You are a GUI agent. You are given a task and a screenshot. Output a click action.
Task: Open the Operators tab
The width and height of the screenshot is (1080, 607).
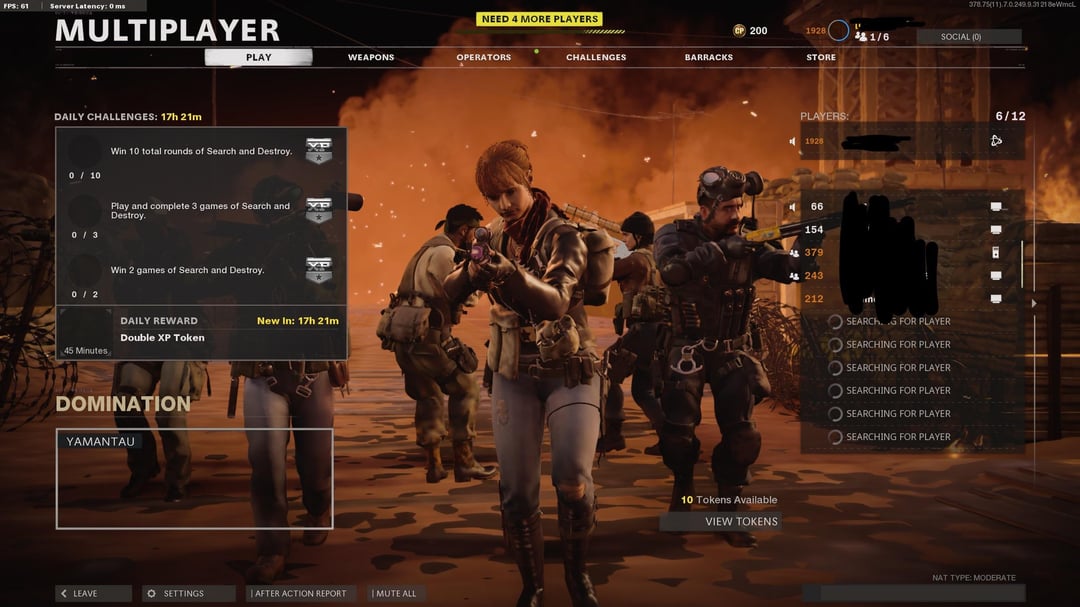(x=484, y=57)
